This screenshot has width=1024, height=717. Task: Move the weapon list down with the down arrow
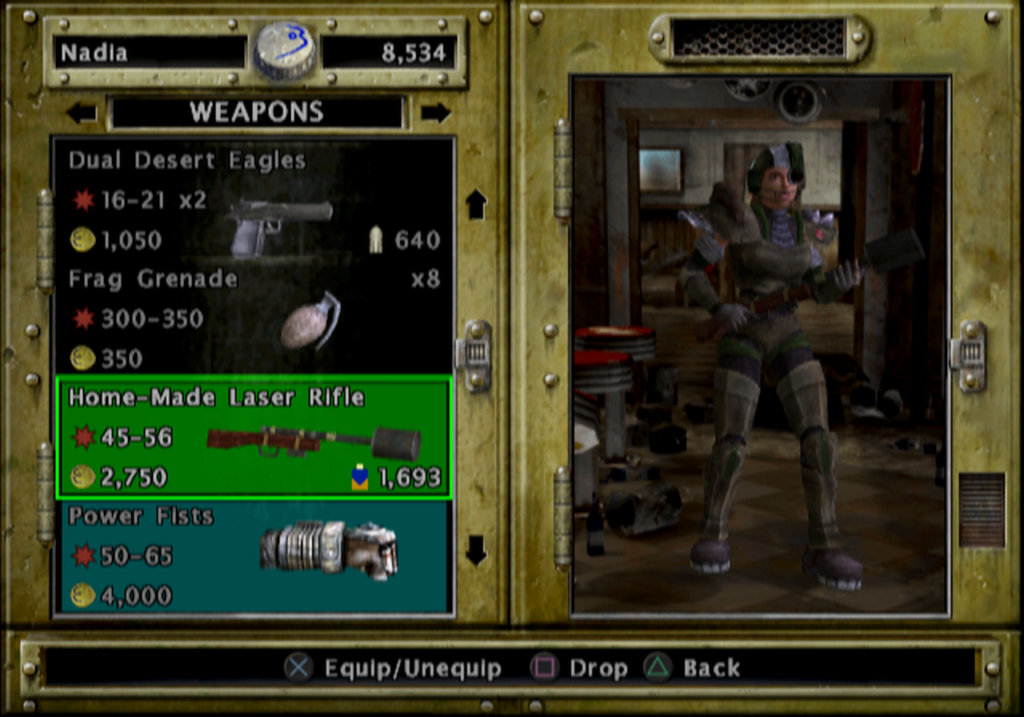(476, 549)
